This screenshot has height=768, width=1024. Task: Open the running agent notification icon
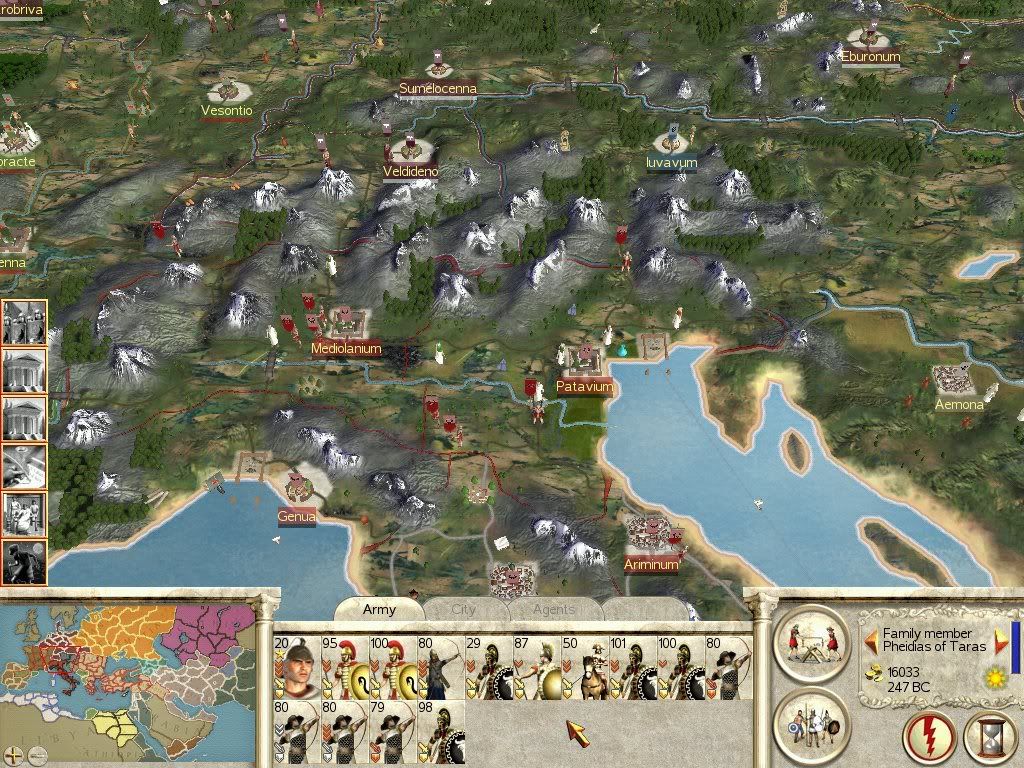tap(23, 563)
